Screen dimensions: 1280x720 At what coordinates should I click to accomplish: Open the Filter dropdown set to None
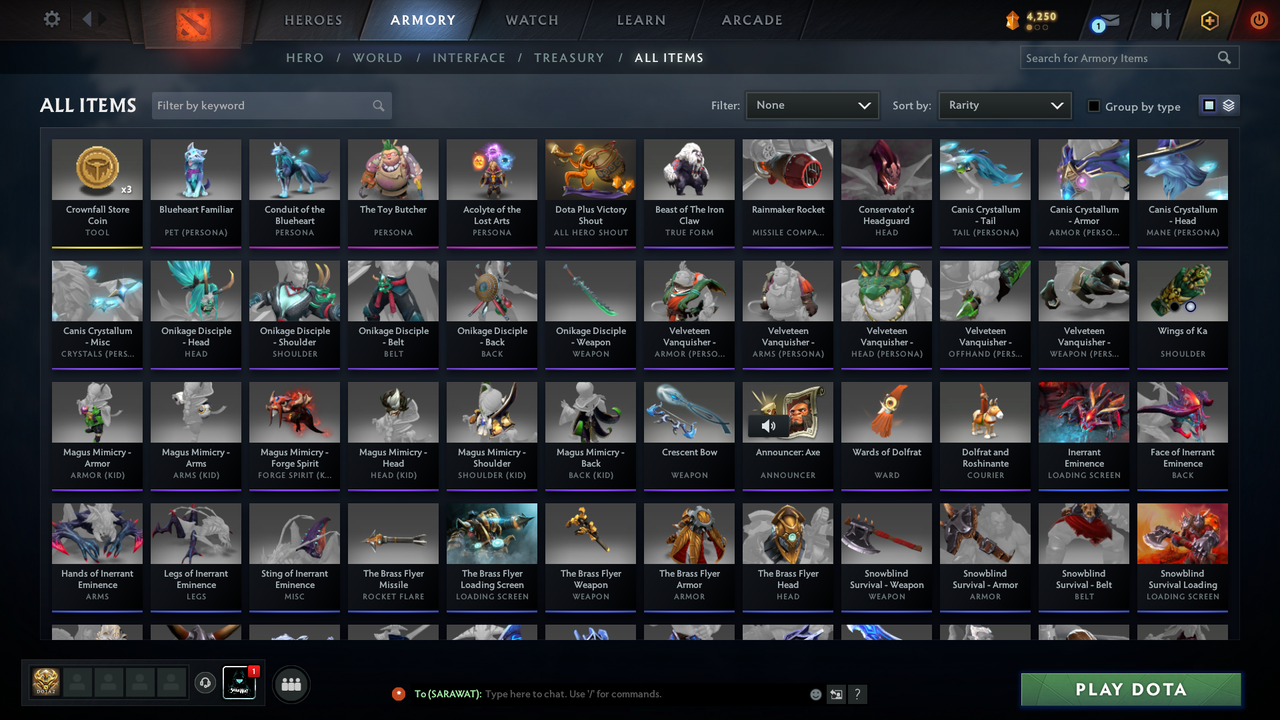coord(811,104)
